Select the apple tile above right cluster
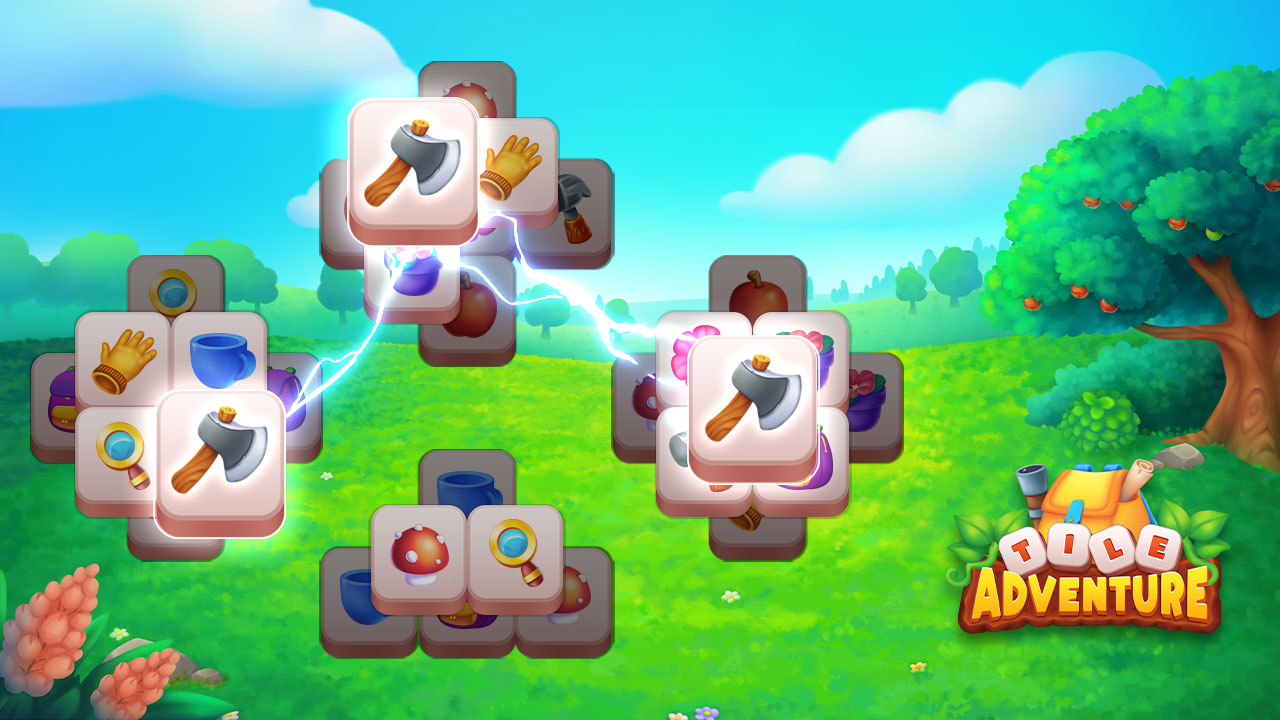Screen dimensions: 1280x720 pos(755,293)
